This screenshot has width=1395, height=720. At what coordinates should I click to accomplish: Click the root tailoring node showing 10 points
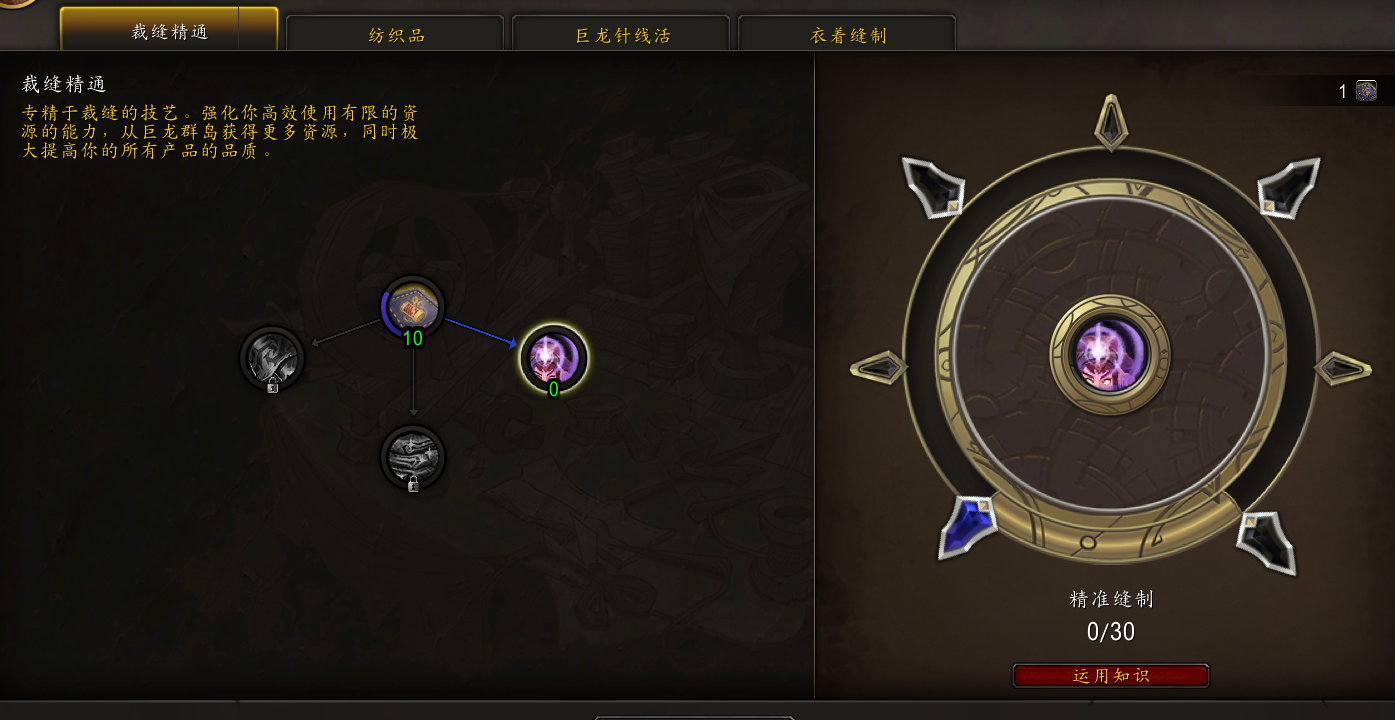click(x=415, y=308)
